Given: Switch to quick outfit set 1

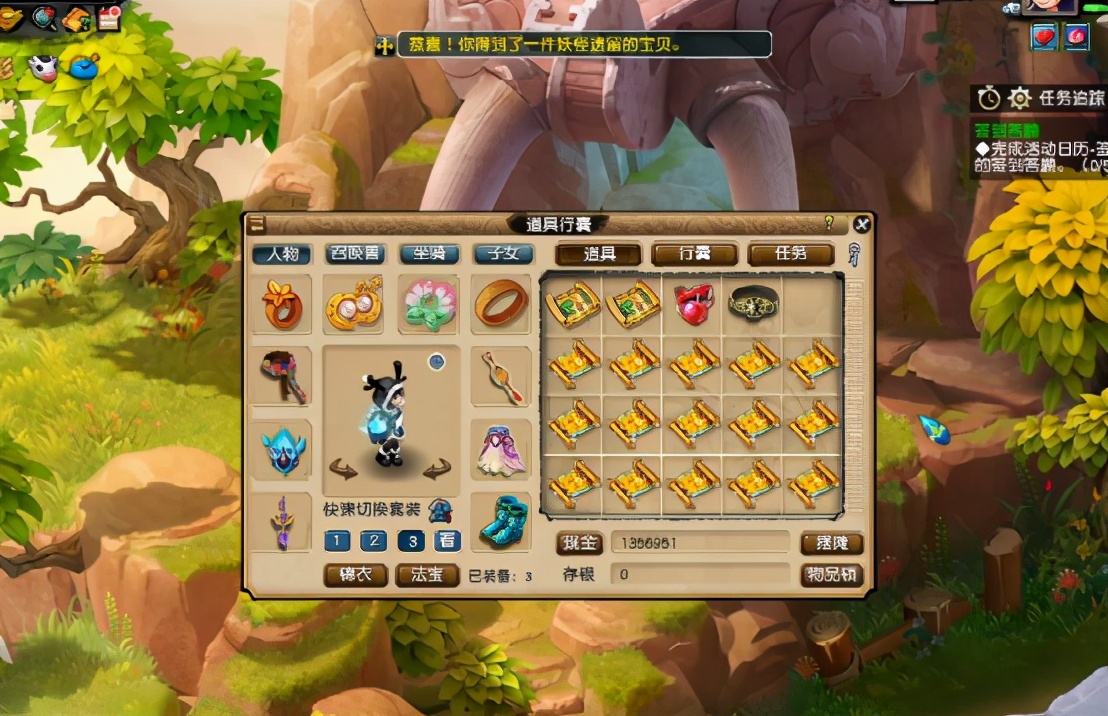Looking at the screenshot, I should 337,541.
